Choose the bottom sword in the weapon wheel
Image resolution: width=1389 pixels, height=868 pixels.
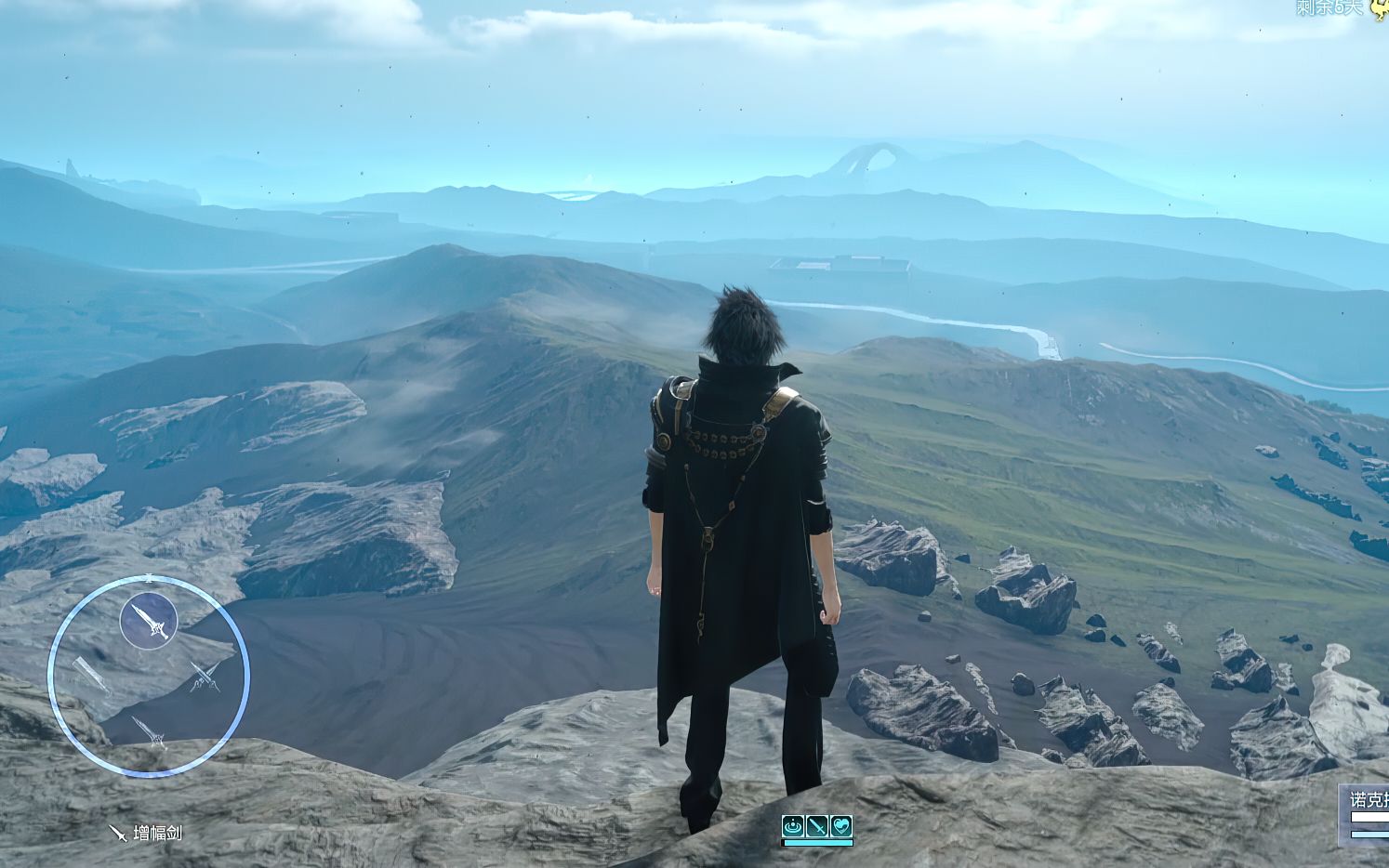click(149, 731)
